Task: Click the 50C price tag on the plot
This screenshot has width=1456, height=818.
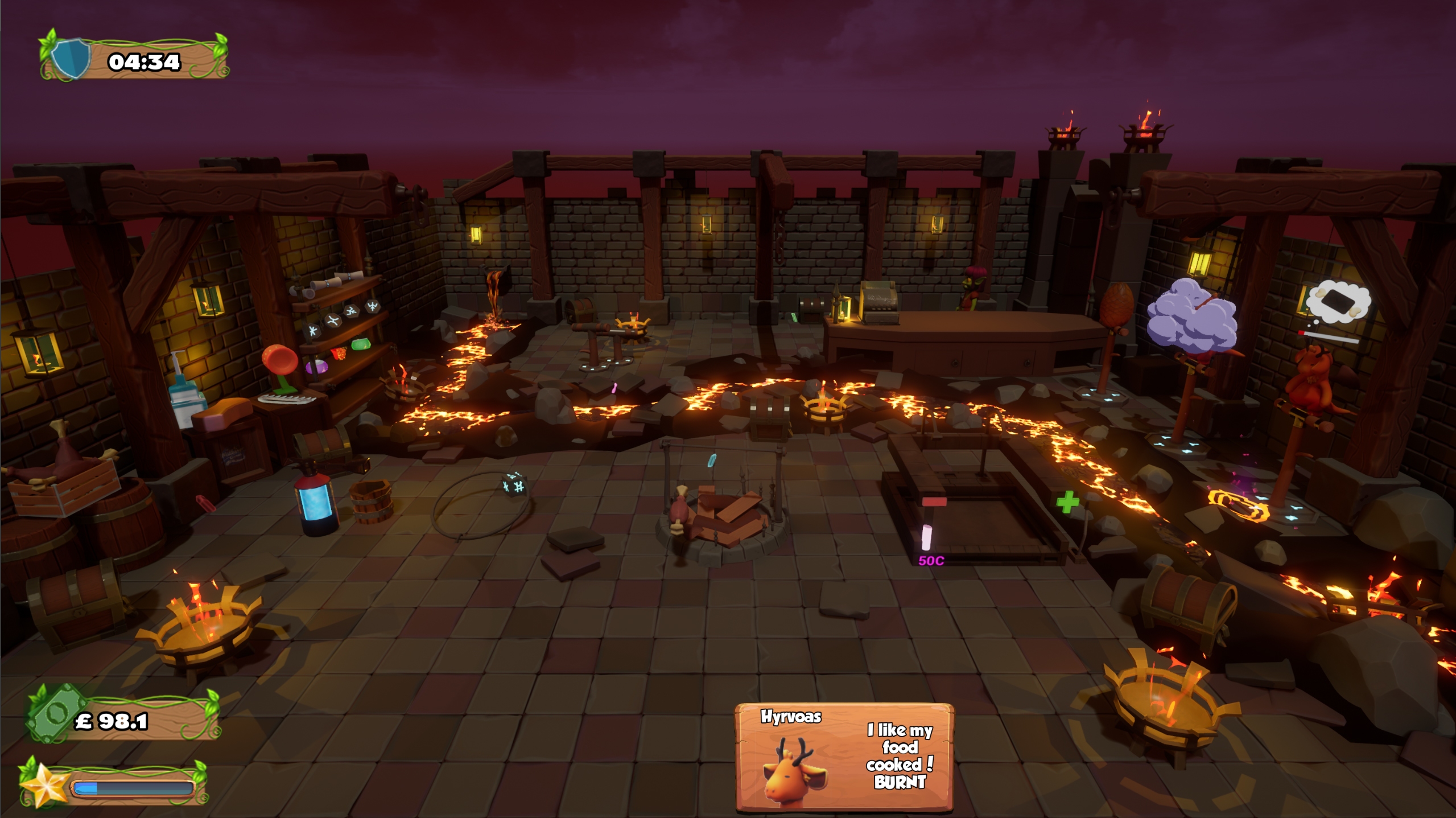Action: (x=931, y=561)
